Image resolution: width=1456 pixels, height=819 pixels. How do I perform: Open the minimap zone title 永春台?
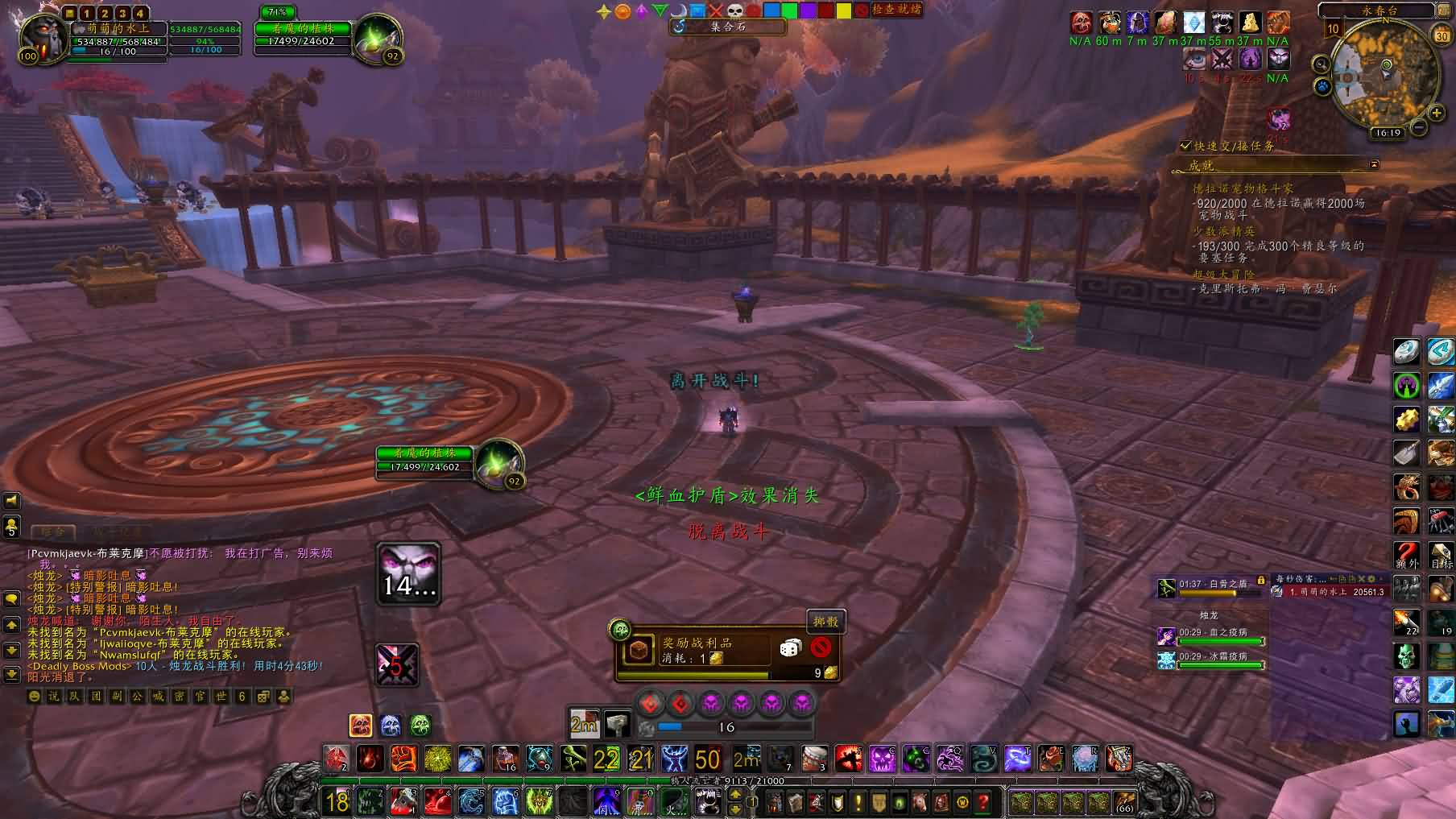pyautogui.click(x=1379, y=10)
